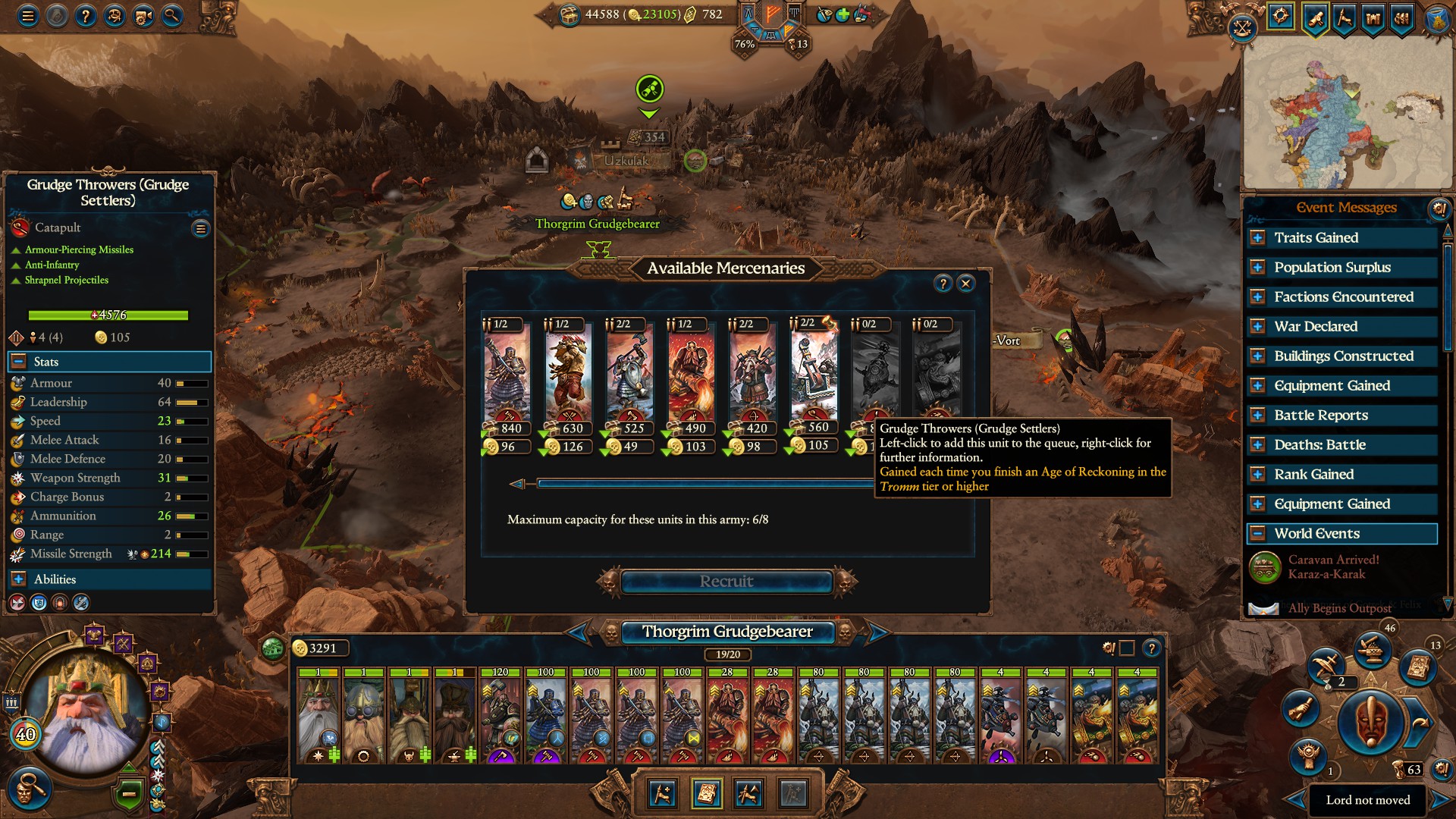Open the magnifying glass search tool

[x=171, y=14]
